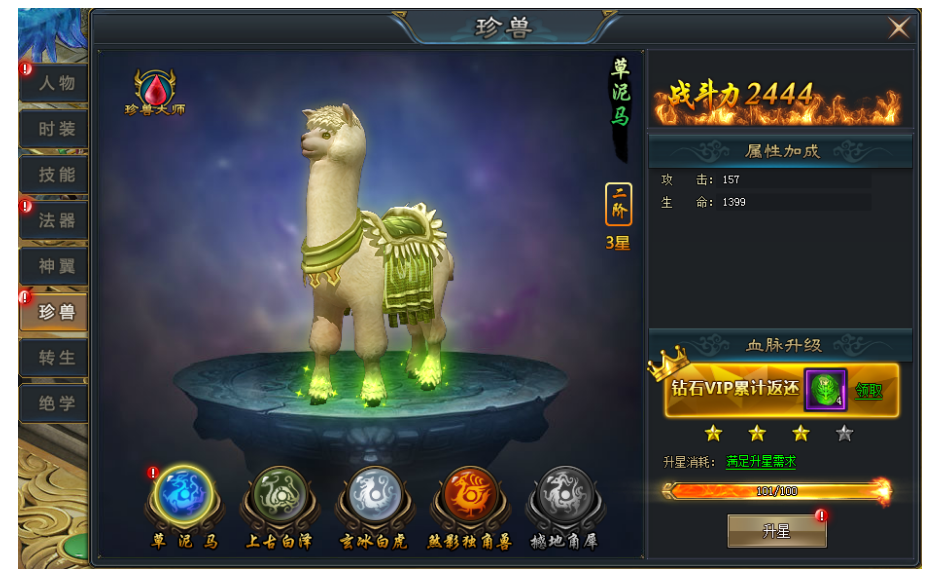Go to the 转生 tab

click(57, 358)
